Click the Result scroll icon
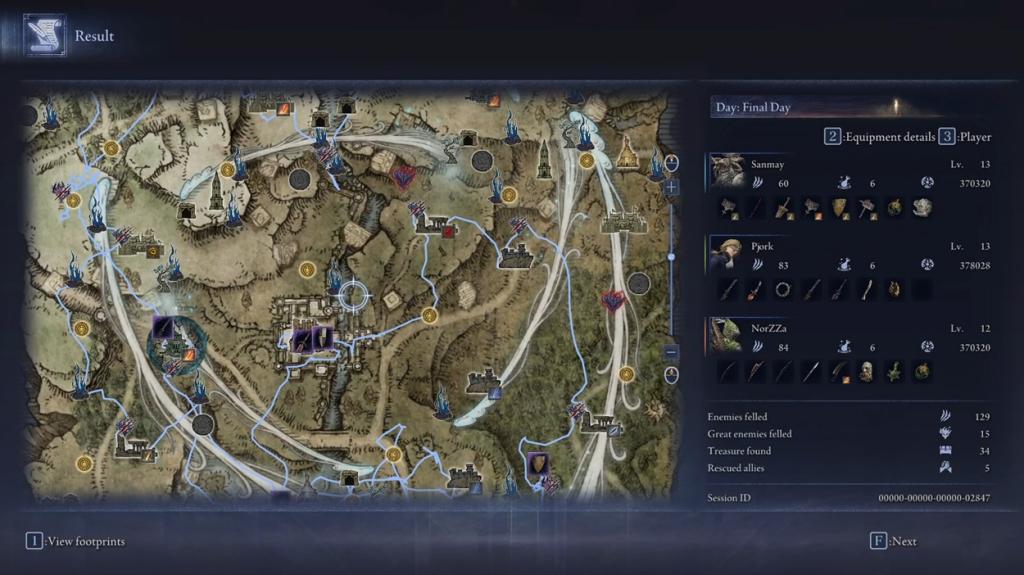 tap(45, 35)
